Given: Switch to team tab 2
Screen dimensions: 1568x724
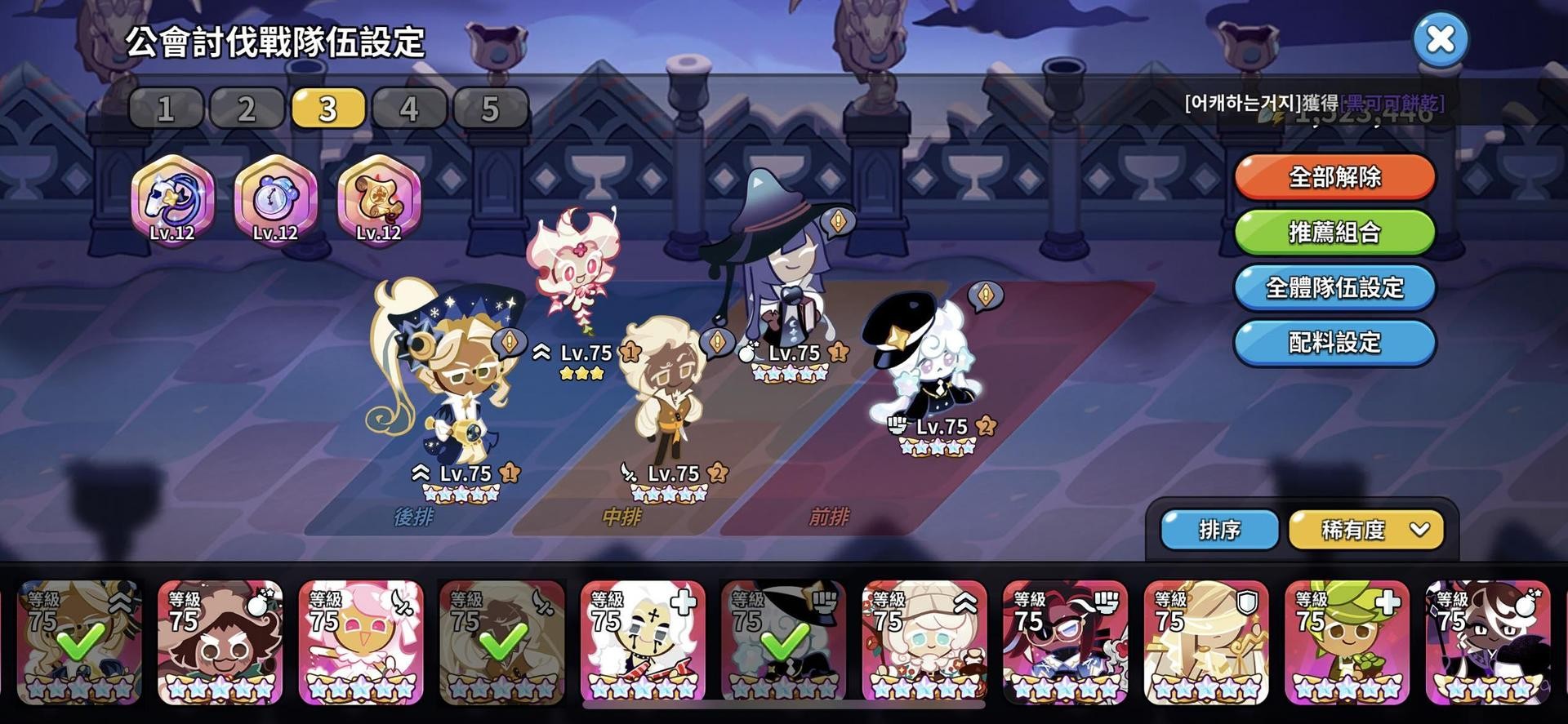Looking at the screenshot, I should point(247,109).
